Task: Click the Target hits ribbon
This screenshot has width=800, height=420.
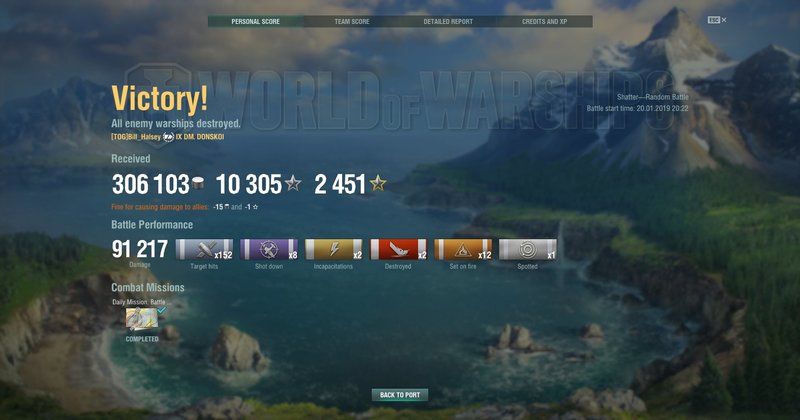Action: pyautogui.click(x=204, y=250)
